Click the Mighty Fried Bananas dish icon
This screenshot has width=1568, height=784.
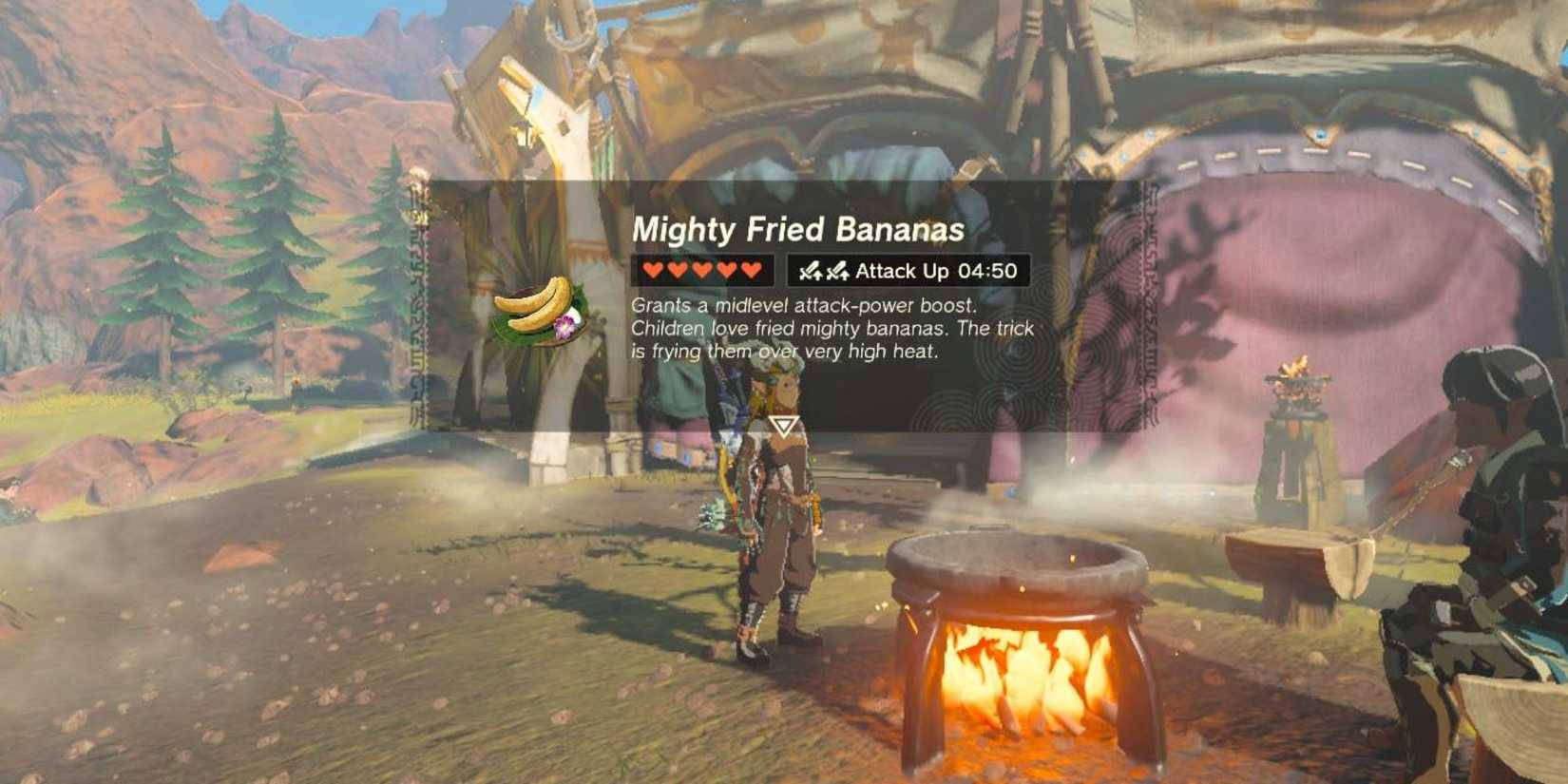(537, 314)
